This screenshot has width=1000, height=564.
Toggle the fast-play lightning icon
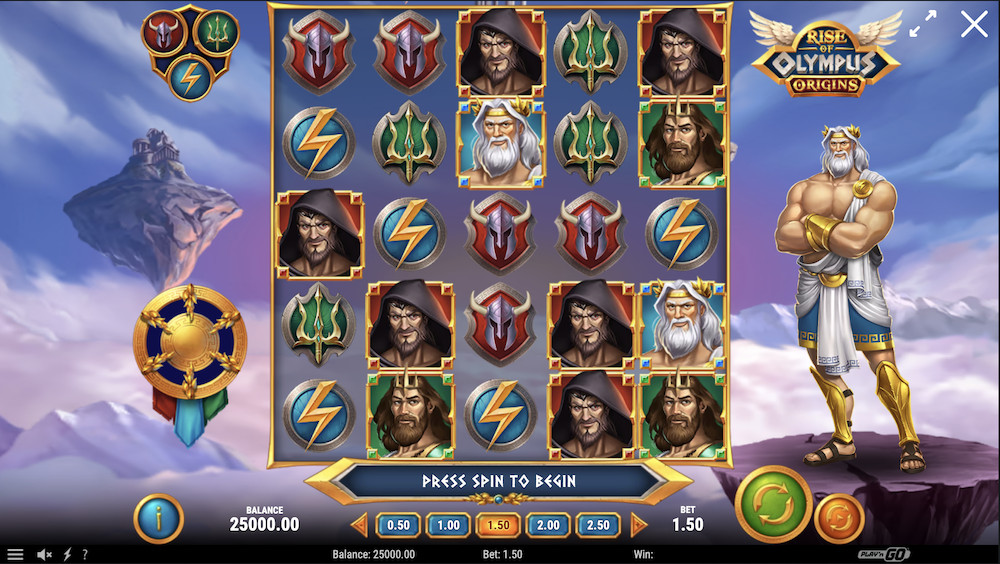[x=68, y=554]
